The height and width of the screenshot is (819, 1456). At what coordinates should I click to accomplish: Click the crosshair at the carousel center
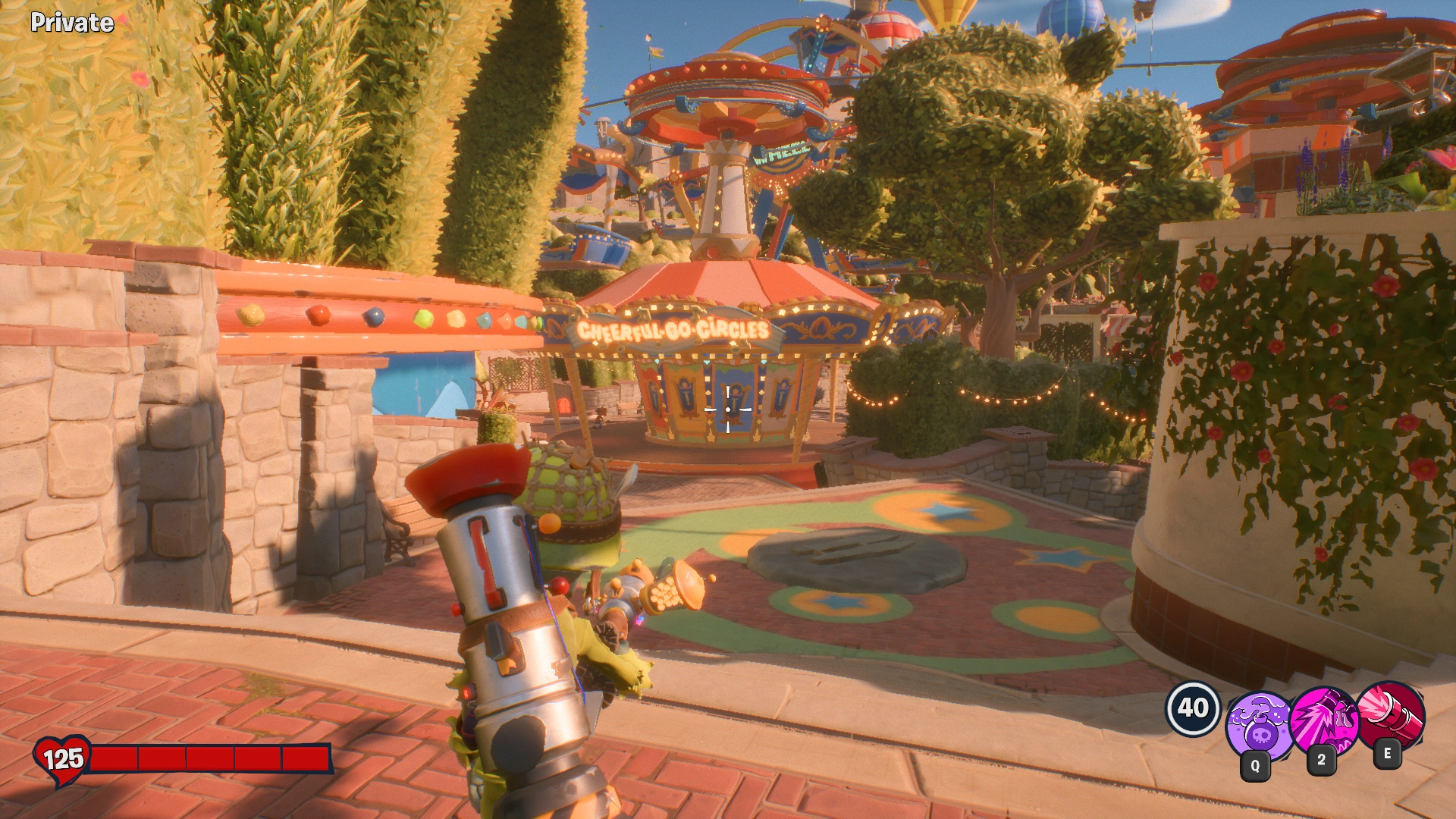click(729, 409)
